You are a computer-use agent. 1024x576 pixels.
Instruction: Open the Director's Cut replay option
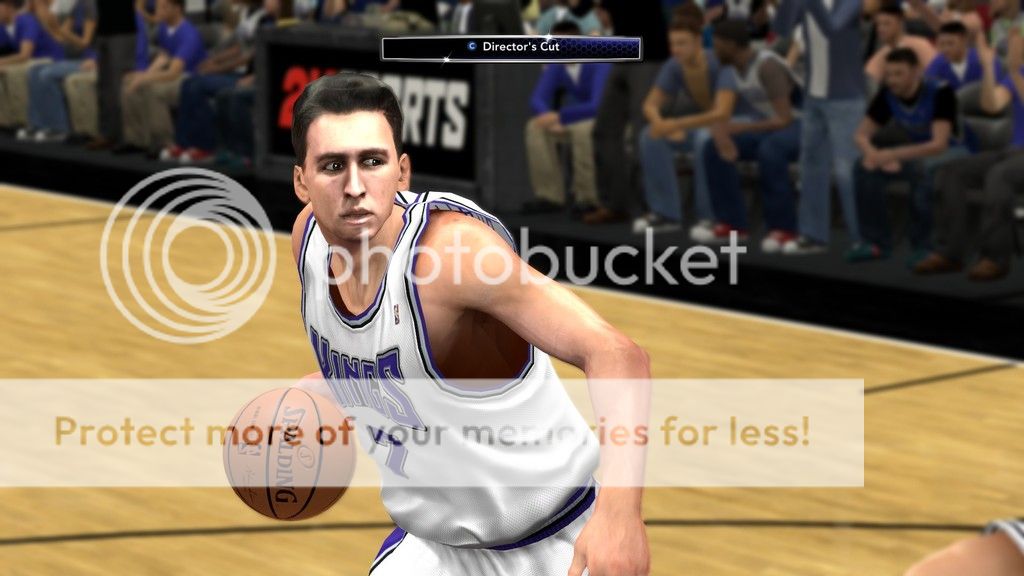[x=510, y=47]
